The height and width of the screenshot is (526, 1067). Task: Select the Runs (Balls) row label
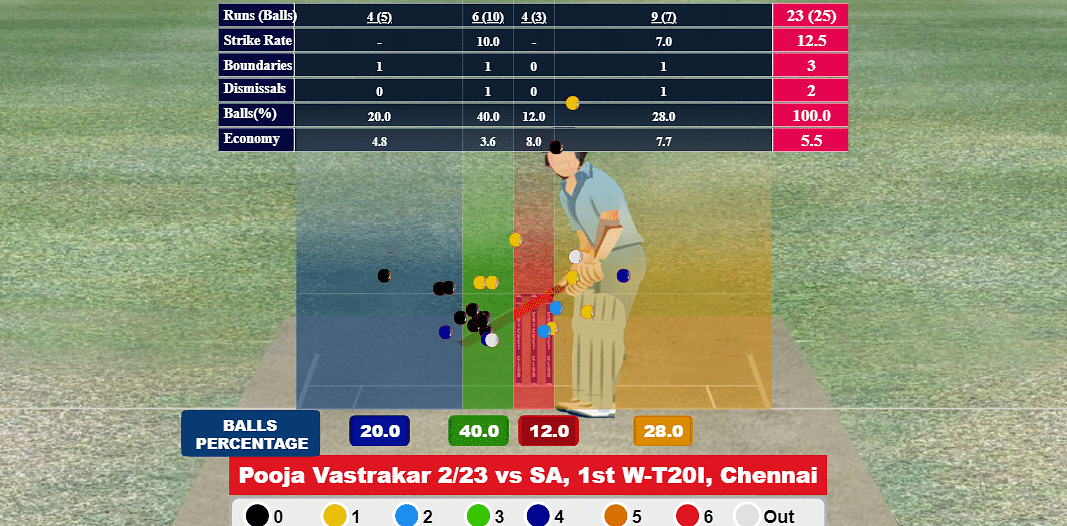point(257,15)
